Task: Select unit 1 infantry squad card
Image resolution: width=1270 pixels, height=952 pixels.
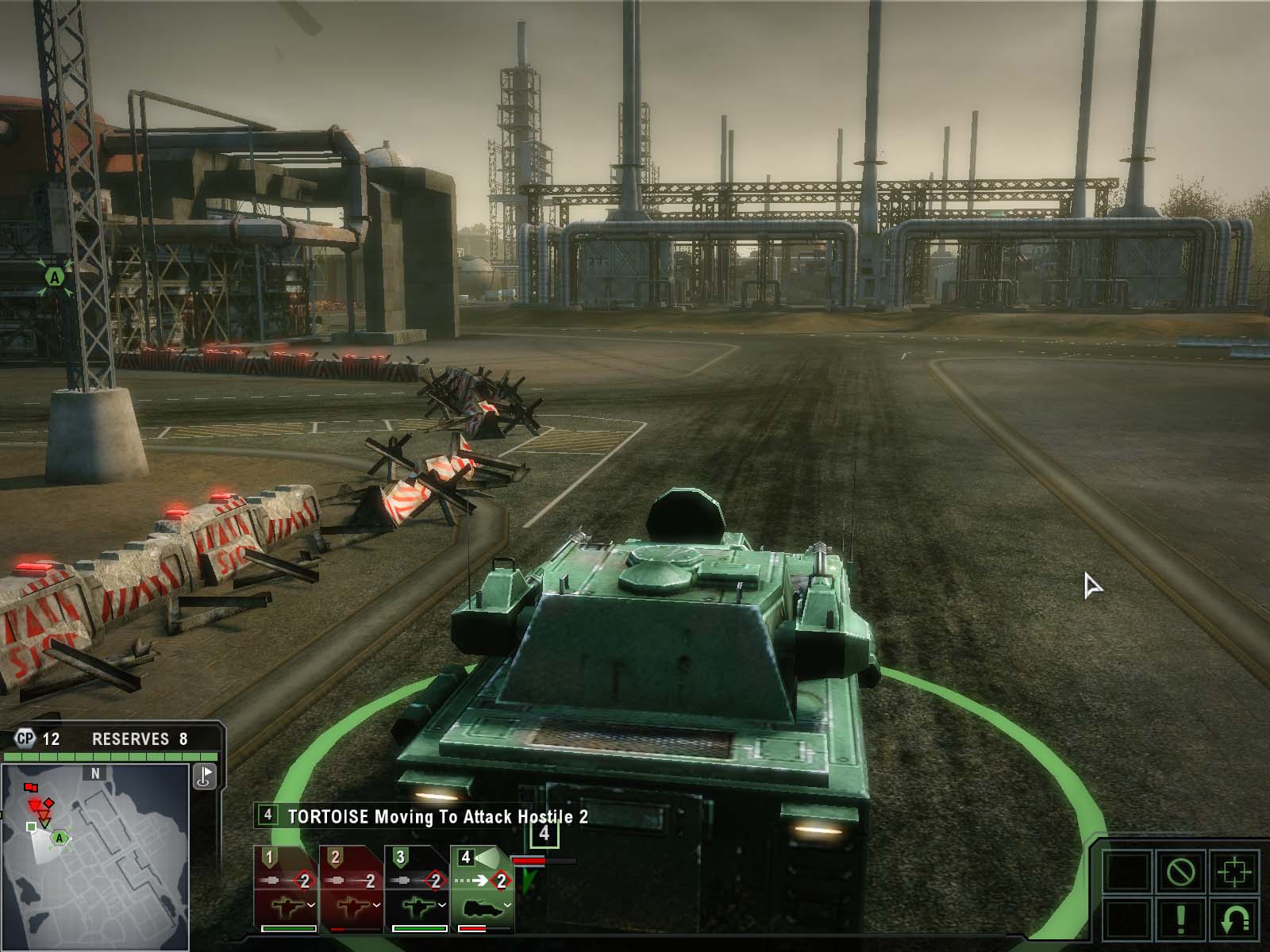Action: tap(286, 887)
